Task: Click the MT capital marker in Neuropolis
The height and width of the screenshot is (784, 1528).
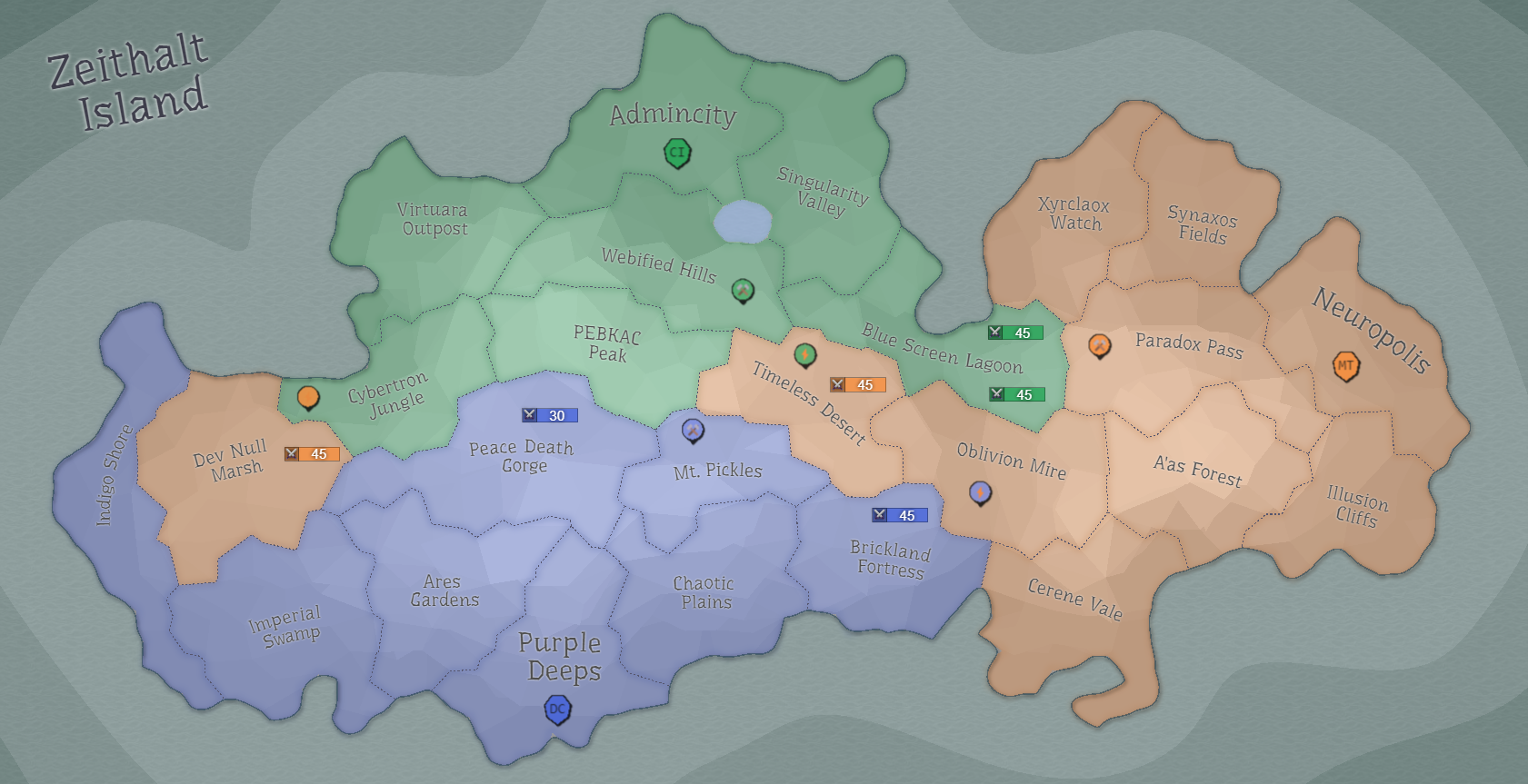Action: tap(1346, 366)
